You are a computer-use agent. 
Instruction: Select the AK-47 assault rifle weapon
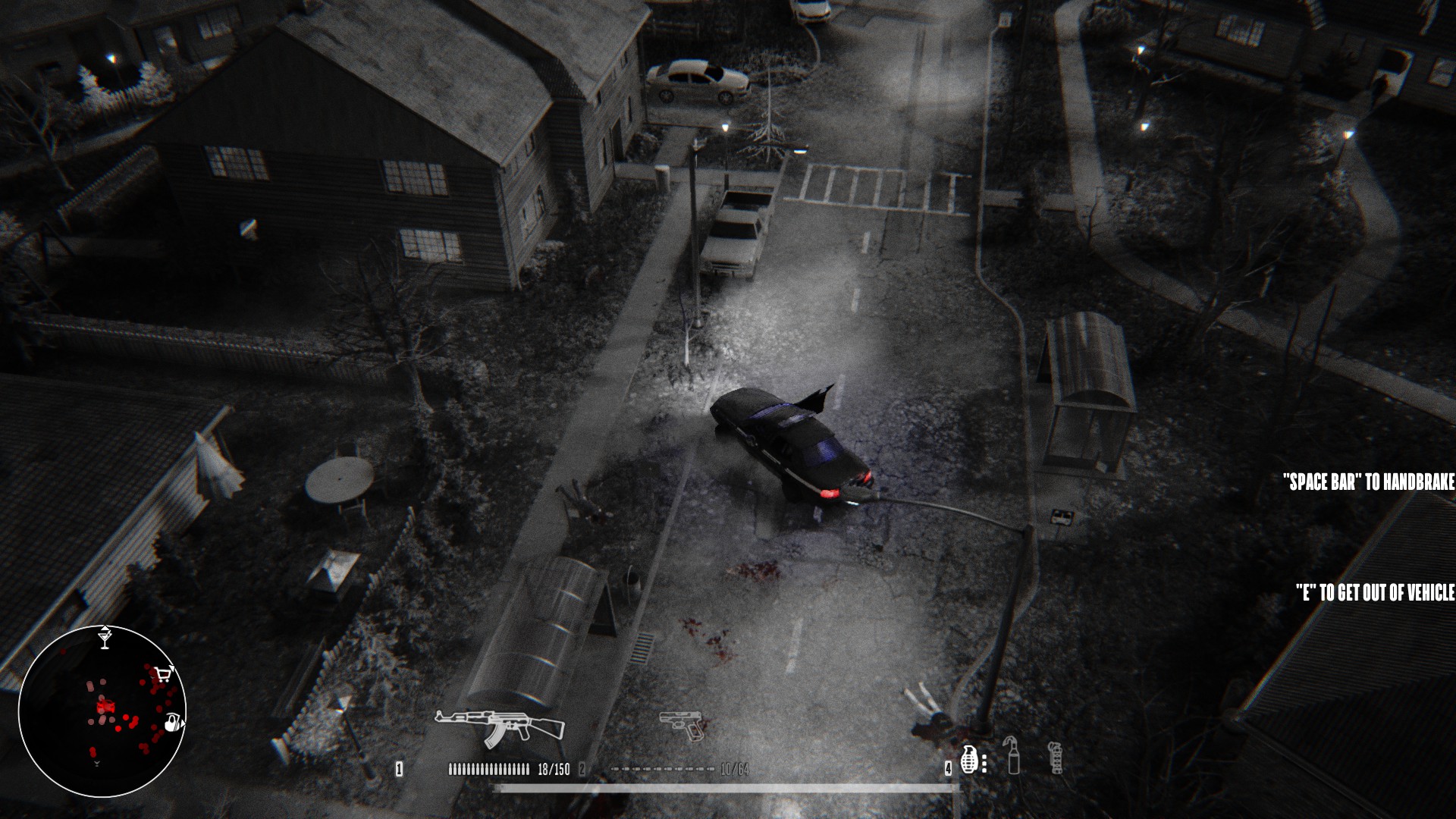tap(500, 723)
